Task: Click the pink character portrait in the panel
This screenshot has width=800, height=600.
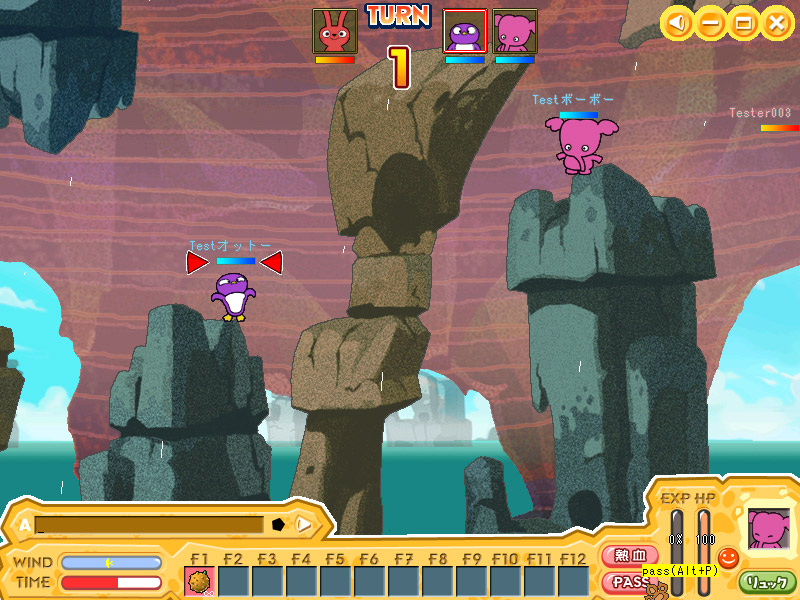Action: point(768,529)
